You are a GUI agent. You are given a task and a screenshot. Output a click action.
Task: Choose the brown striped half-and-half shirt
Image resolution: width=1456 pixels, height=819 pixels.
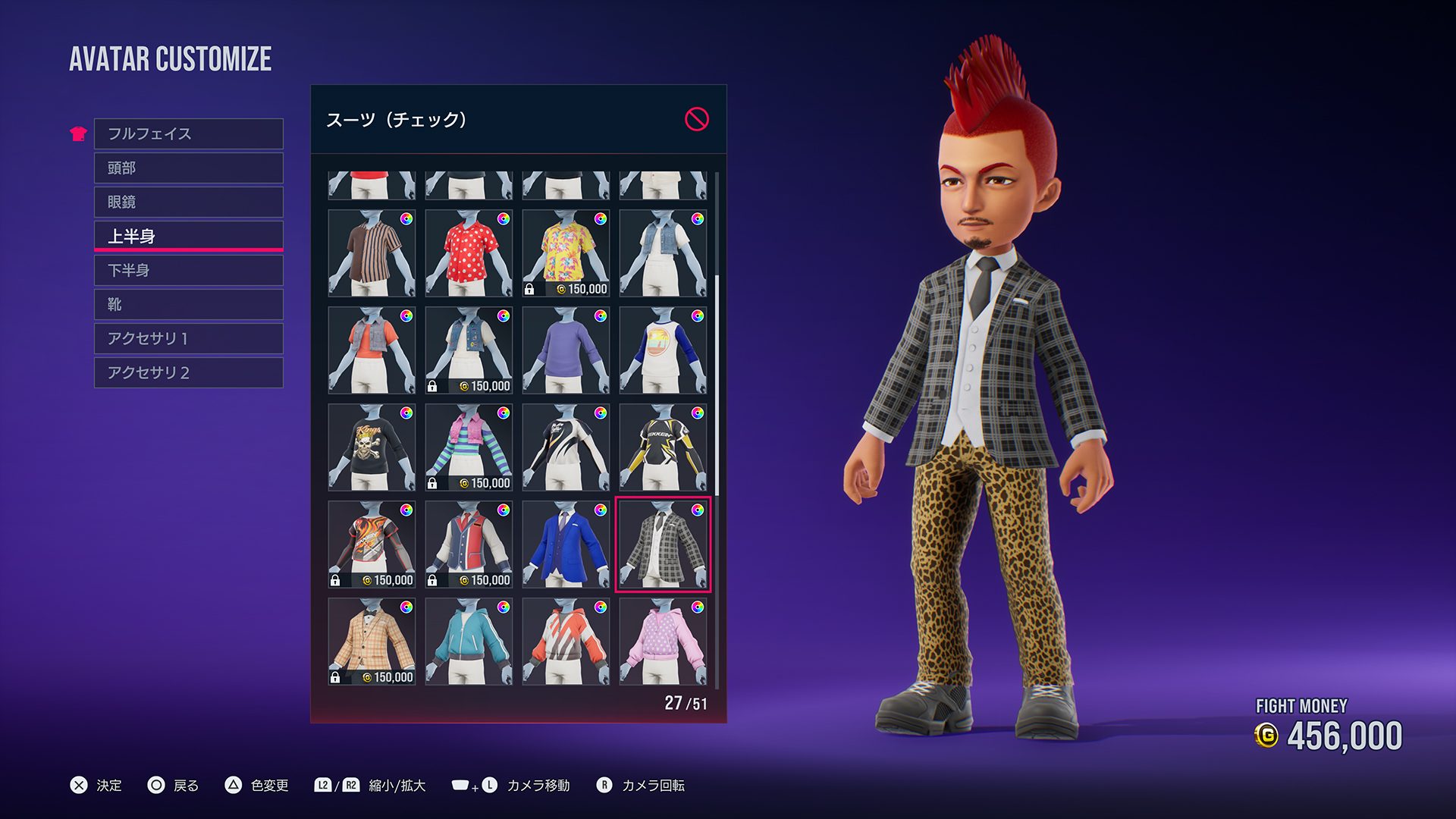371,253
